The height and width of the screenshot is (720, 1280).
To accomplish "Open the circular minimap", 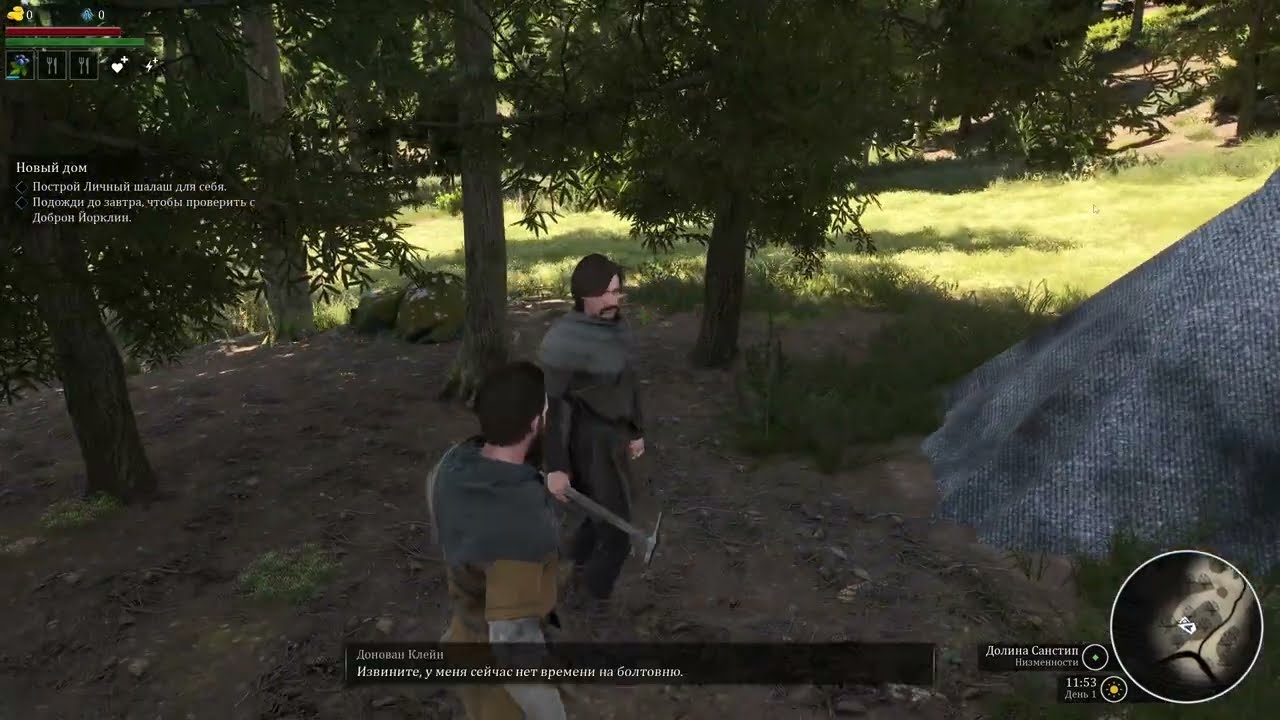I will point(1186,626).
